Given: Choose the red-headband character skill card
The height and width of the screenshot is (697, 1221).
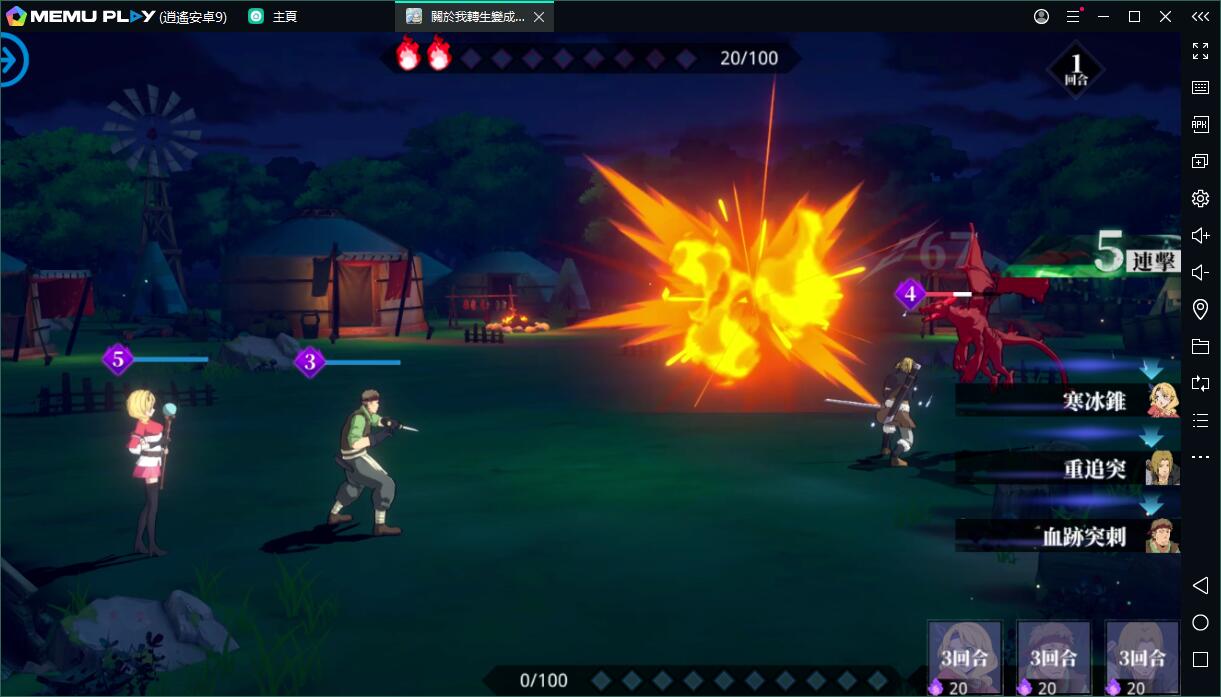Looking at the screenshot, I should [x=1053, y=657].
